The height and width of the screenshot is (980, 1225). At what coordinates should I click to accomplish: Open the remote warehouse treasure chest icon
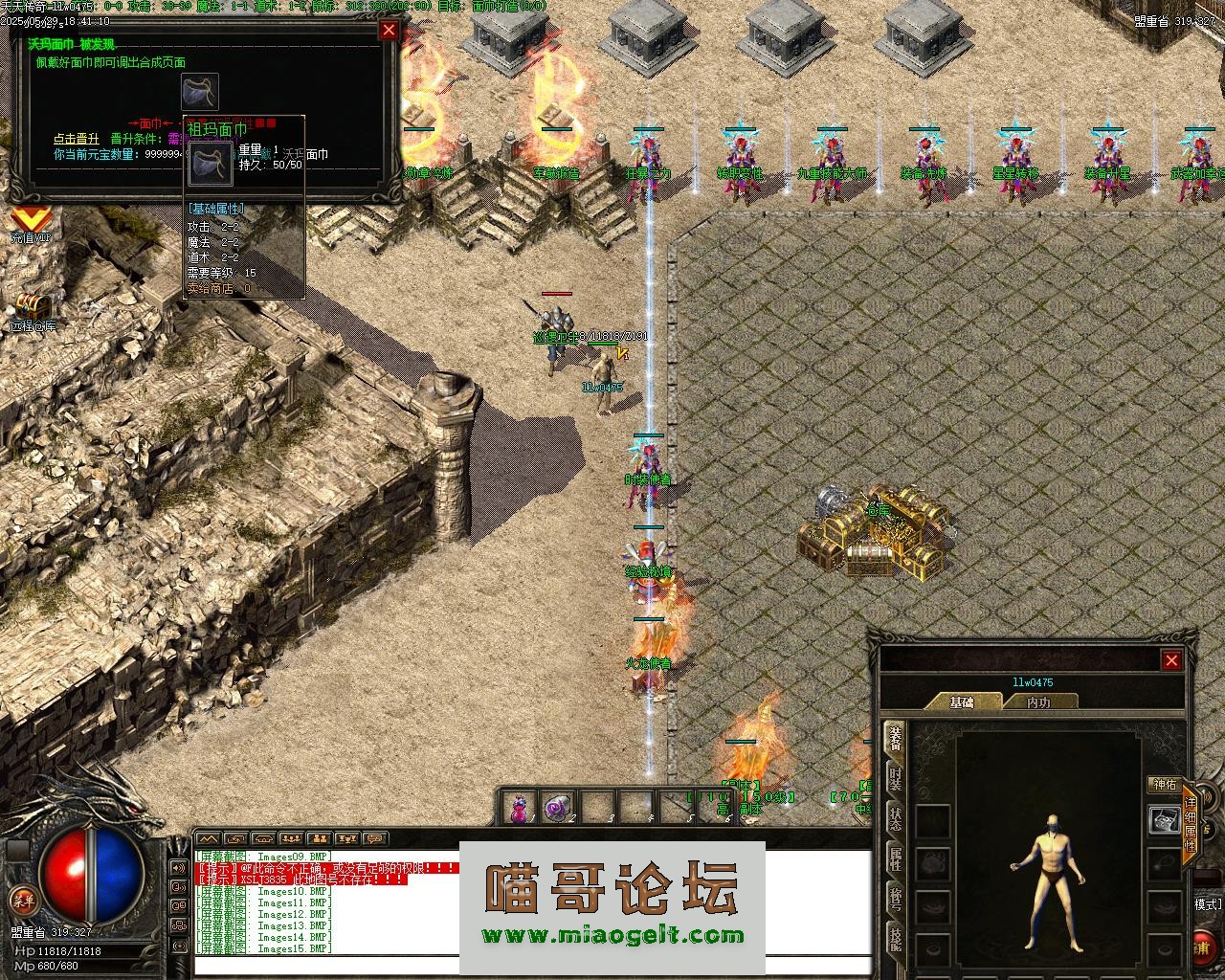tap(33, 308)
